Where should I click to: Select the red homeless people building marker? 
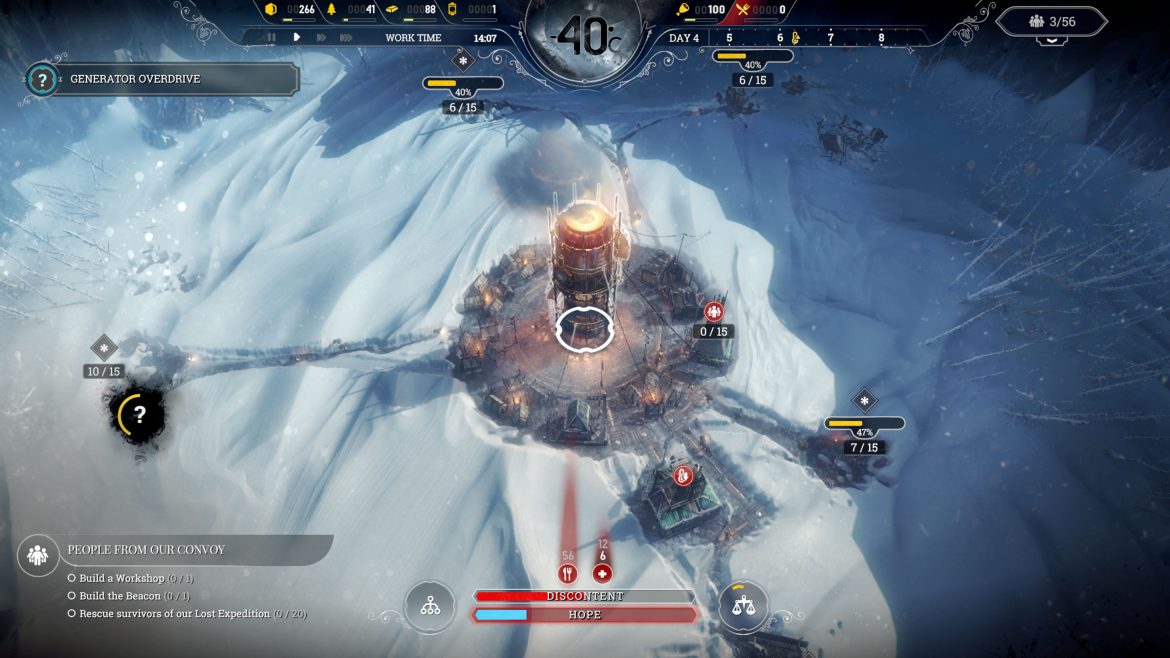(714, 311)
